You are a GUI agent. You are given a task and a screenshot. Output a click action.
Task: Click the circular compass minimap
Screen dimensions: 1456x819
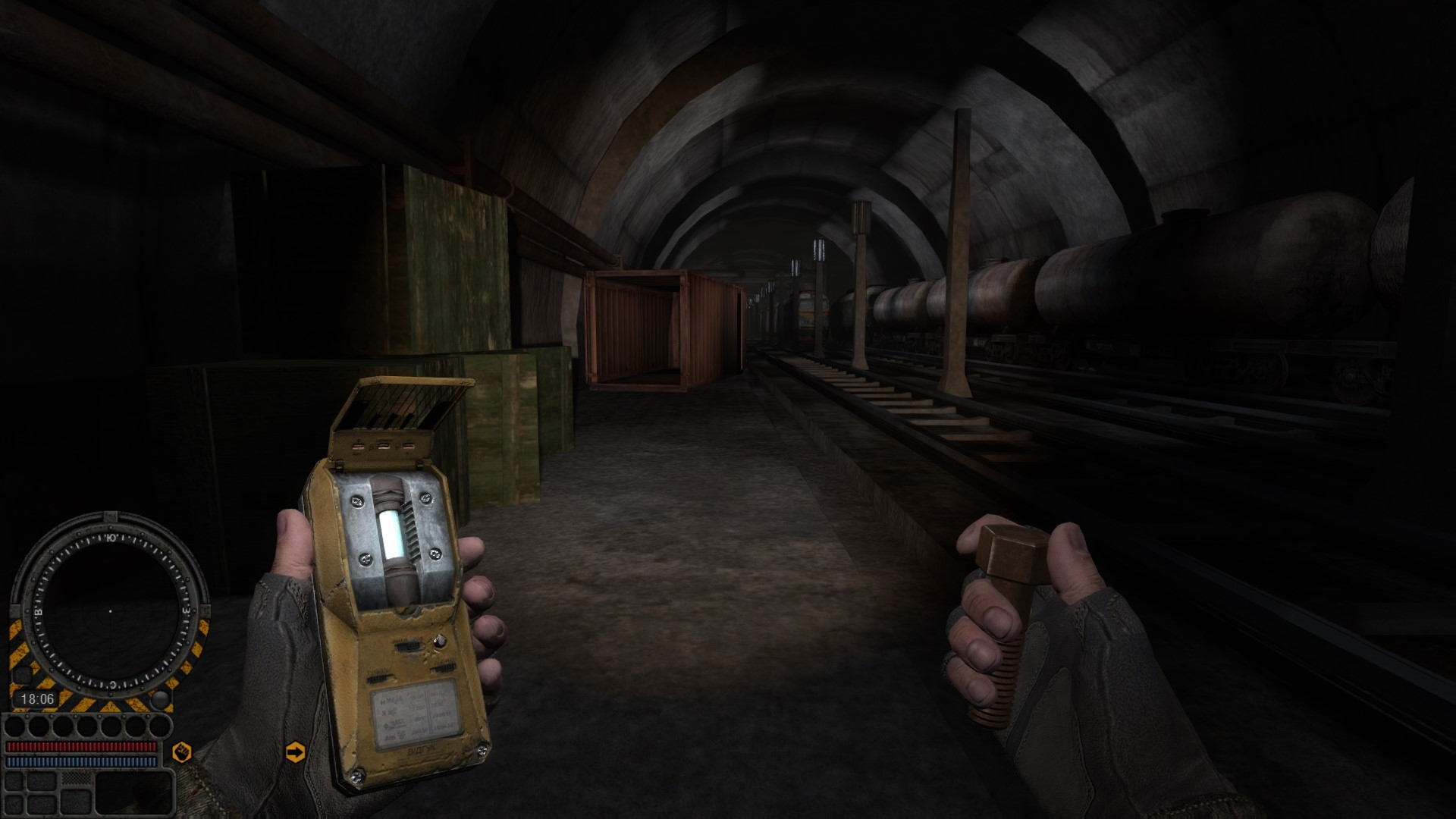click(x=110, y=610)
